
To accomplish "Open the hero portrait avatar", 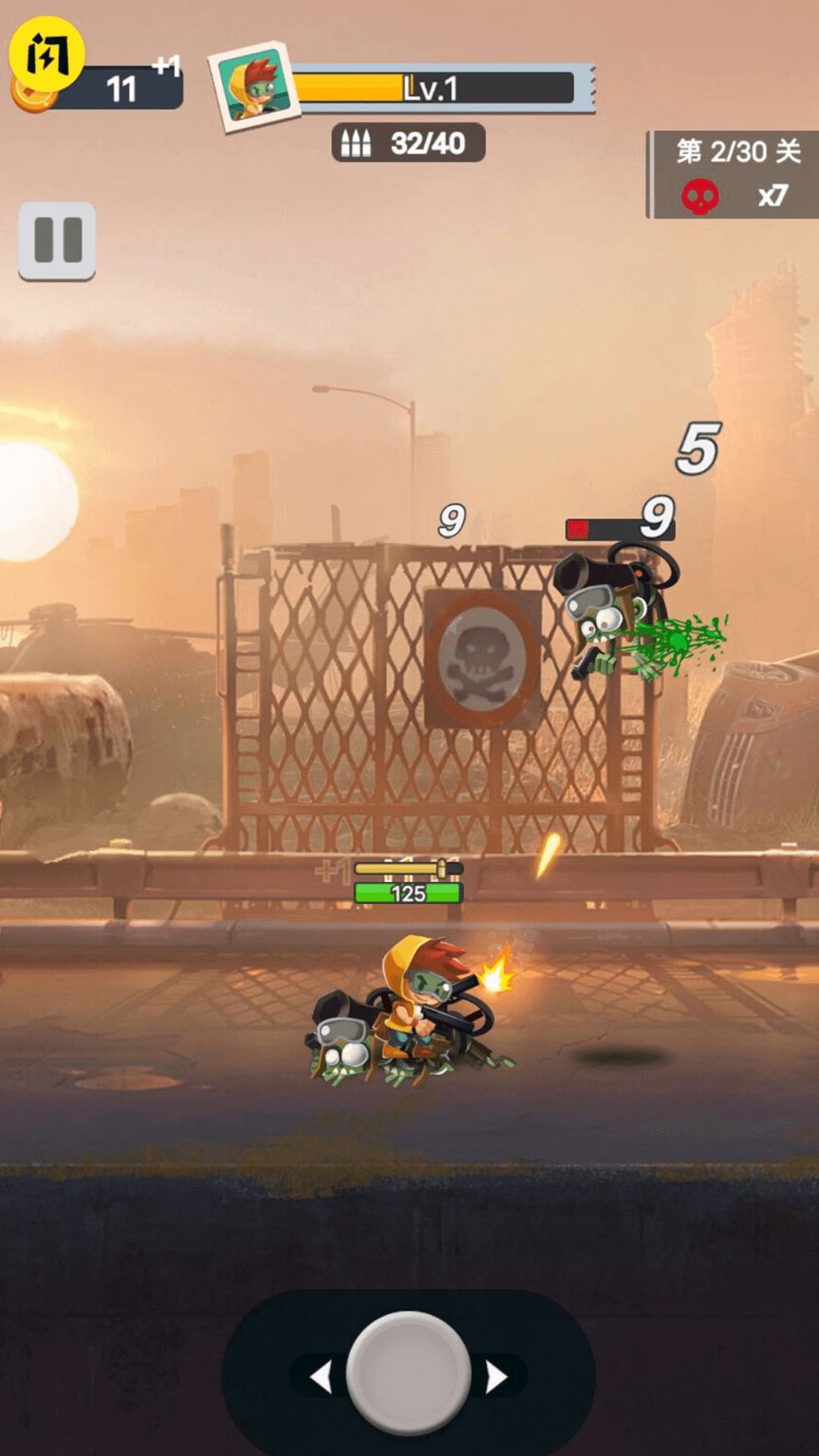I will [x=254, y=86].
